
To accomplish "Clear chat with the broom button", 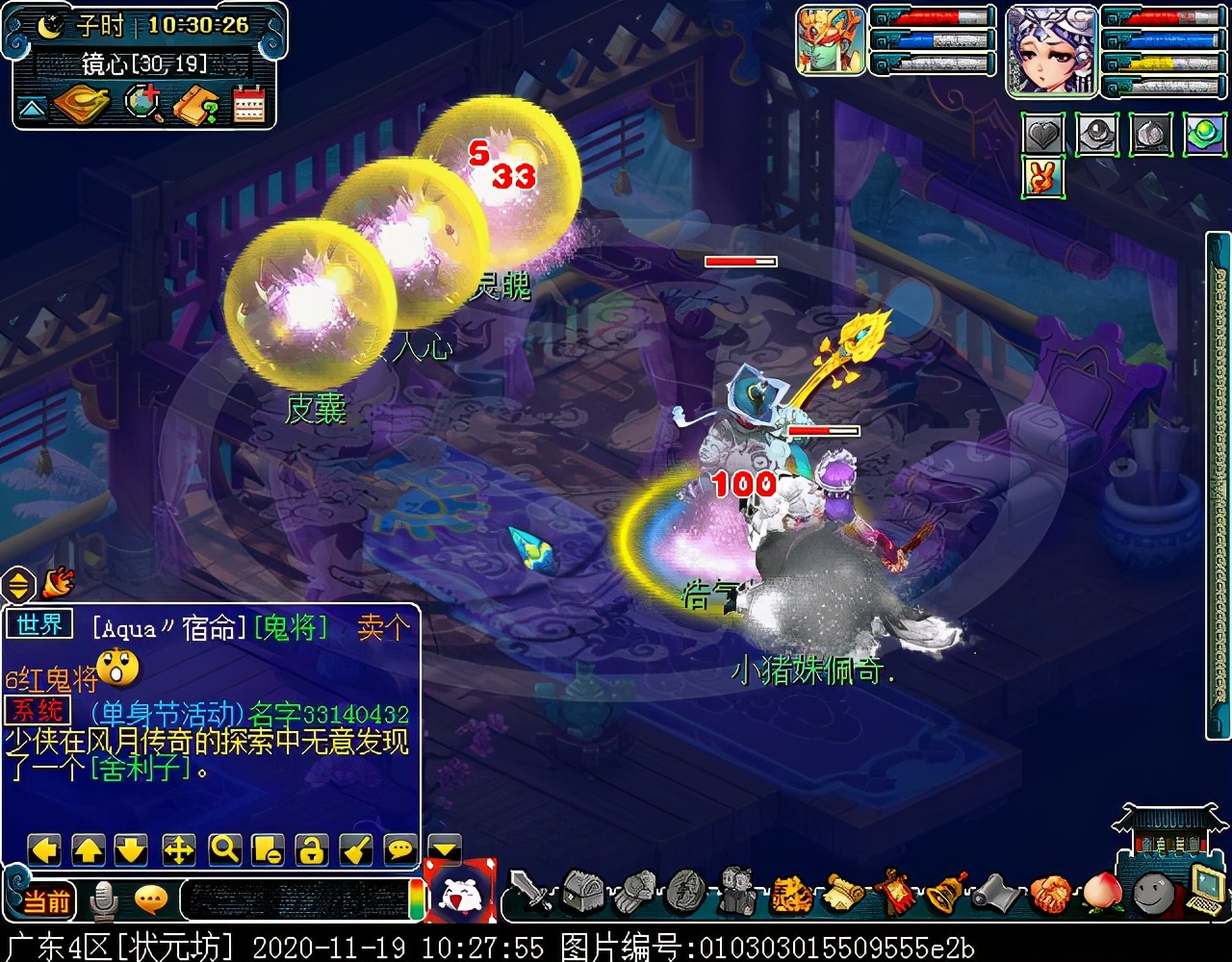I will [355, 849].
